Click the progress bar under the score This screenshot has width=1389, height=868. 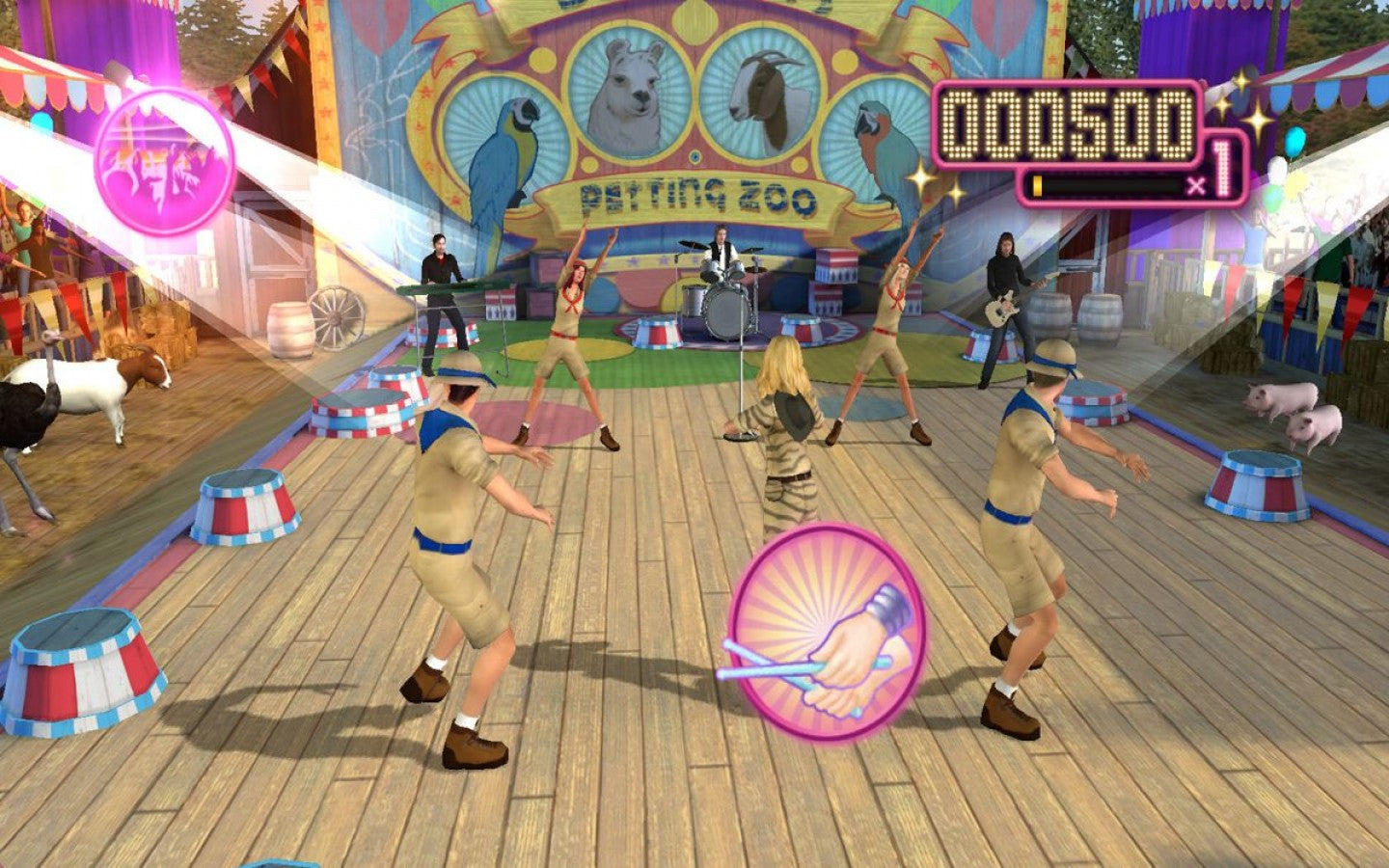[x=1104, y=185]
